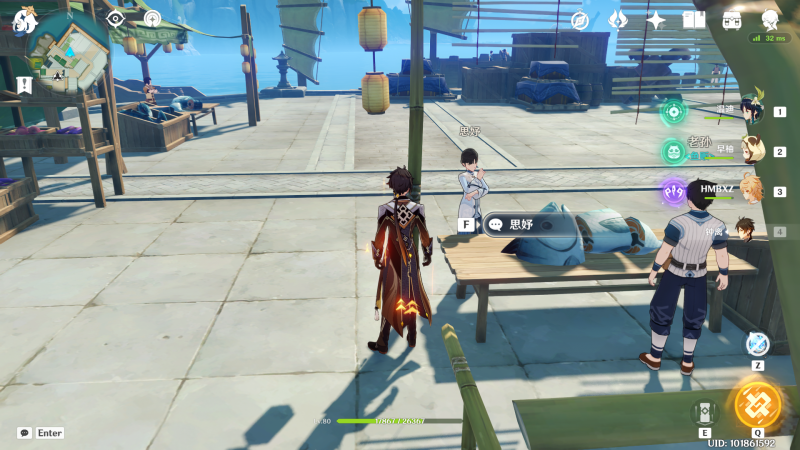800x450 pixels.
Task: Use the blue gadget quick-use icon
Action: coord(757,343)
